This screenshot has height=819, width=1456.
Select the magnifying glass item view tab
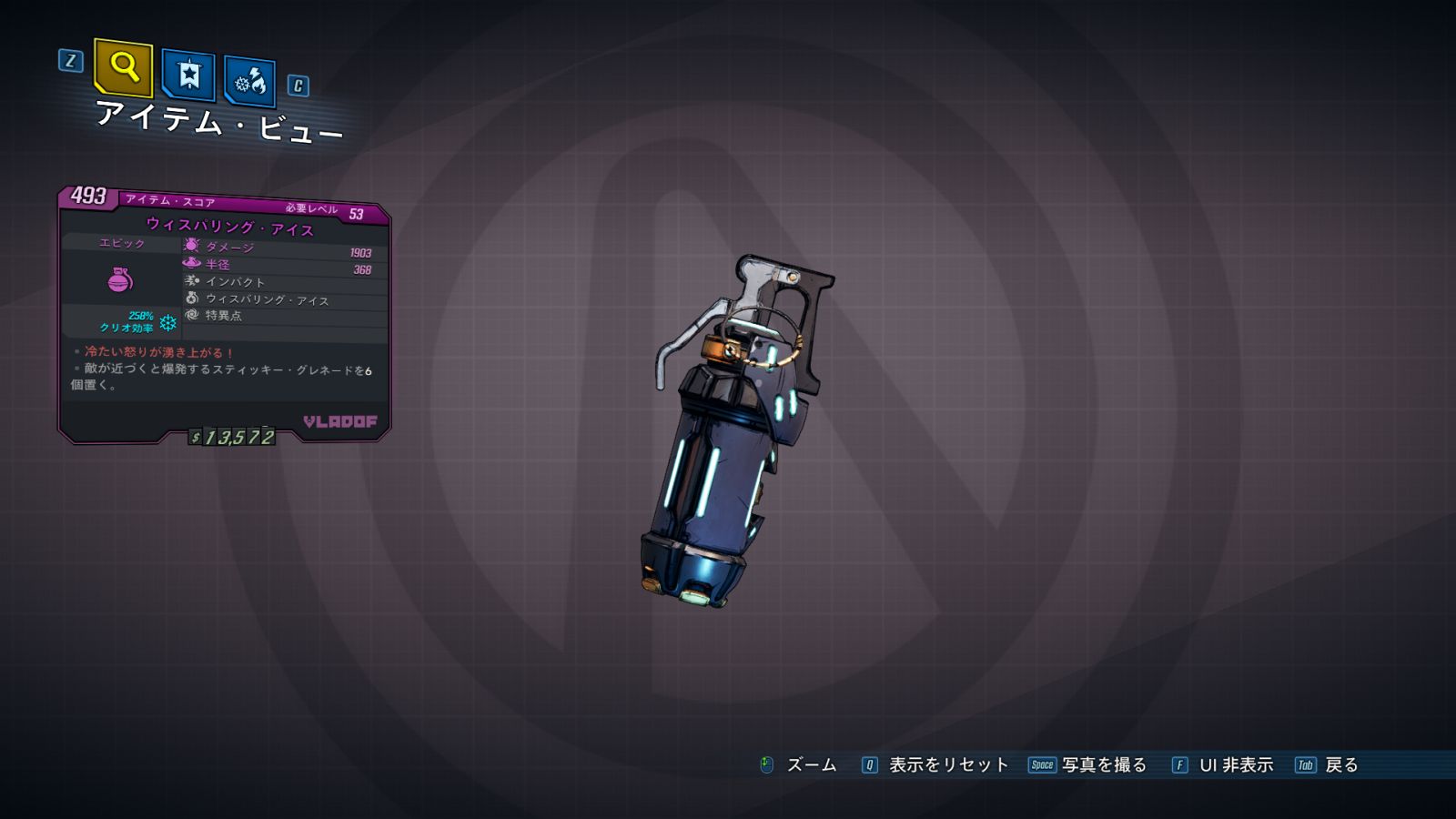(124, 67)
